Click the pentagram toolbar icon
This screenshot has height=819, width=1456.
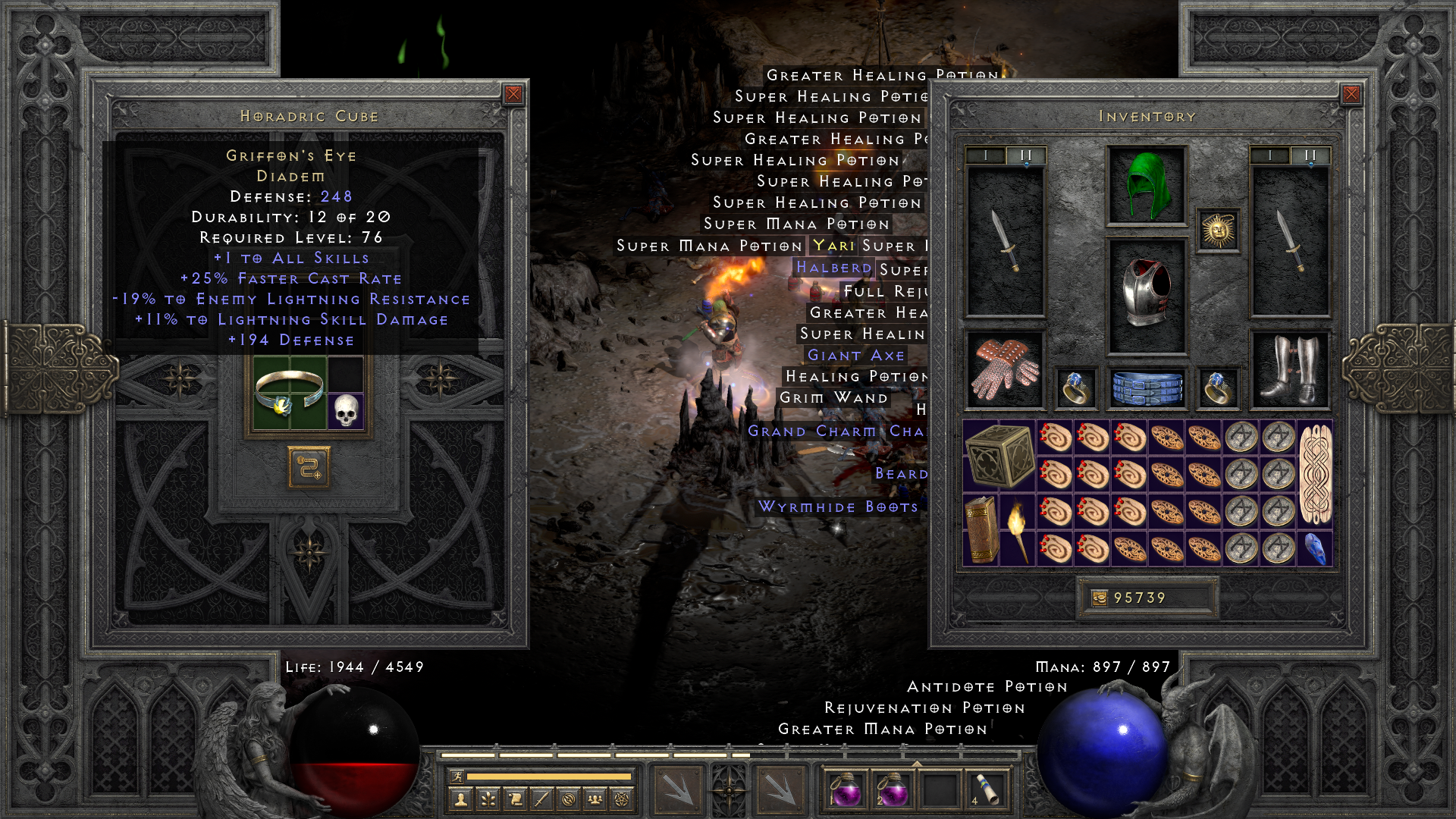pos(623,797)
